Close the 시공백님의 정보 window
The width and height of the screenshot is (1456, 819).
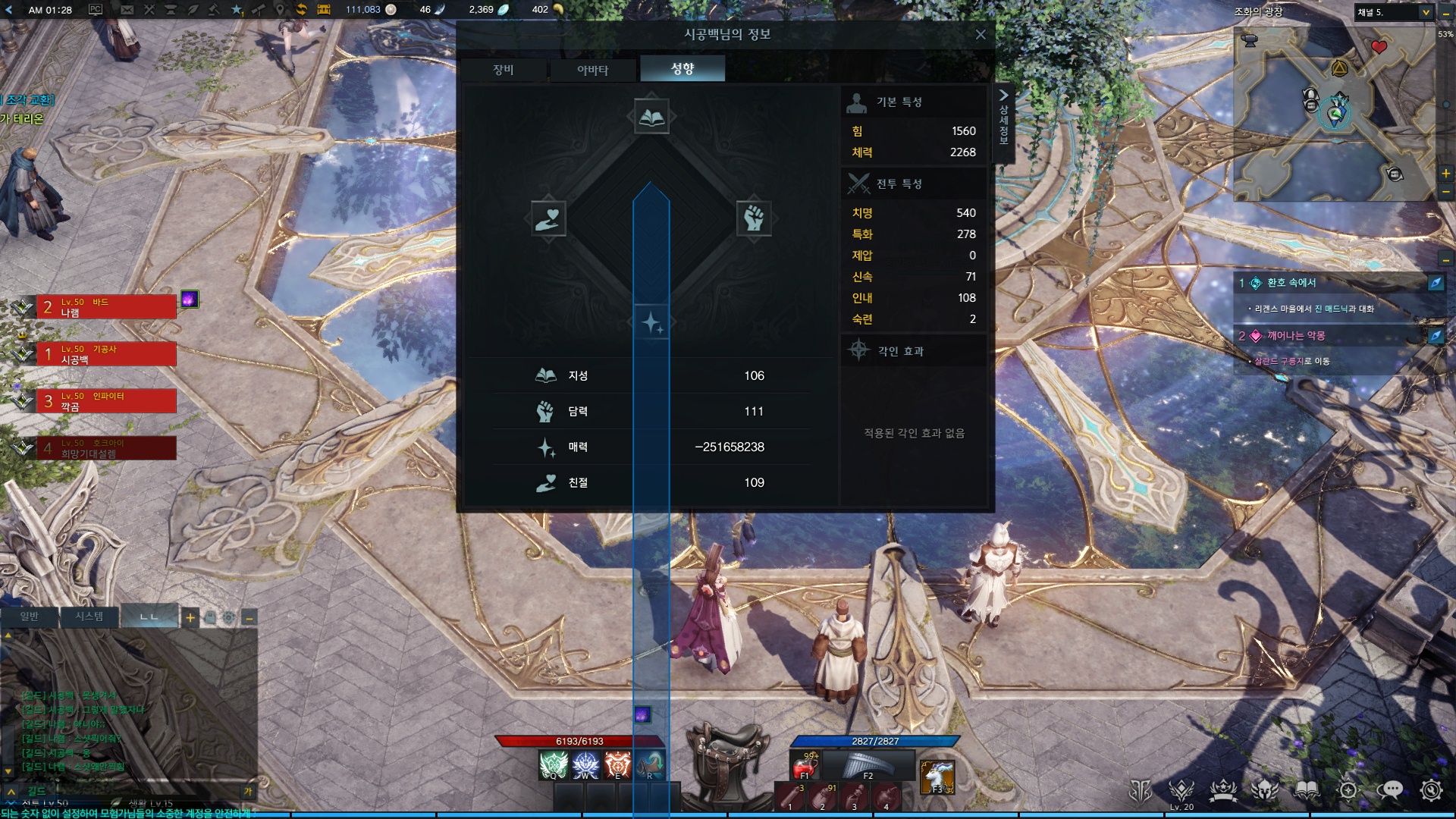(981, 35)
